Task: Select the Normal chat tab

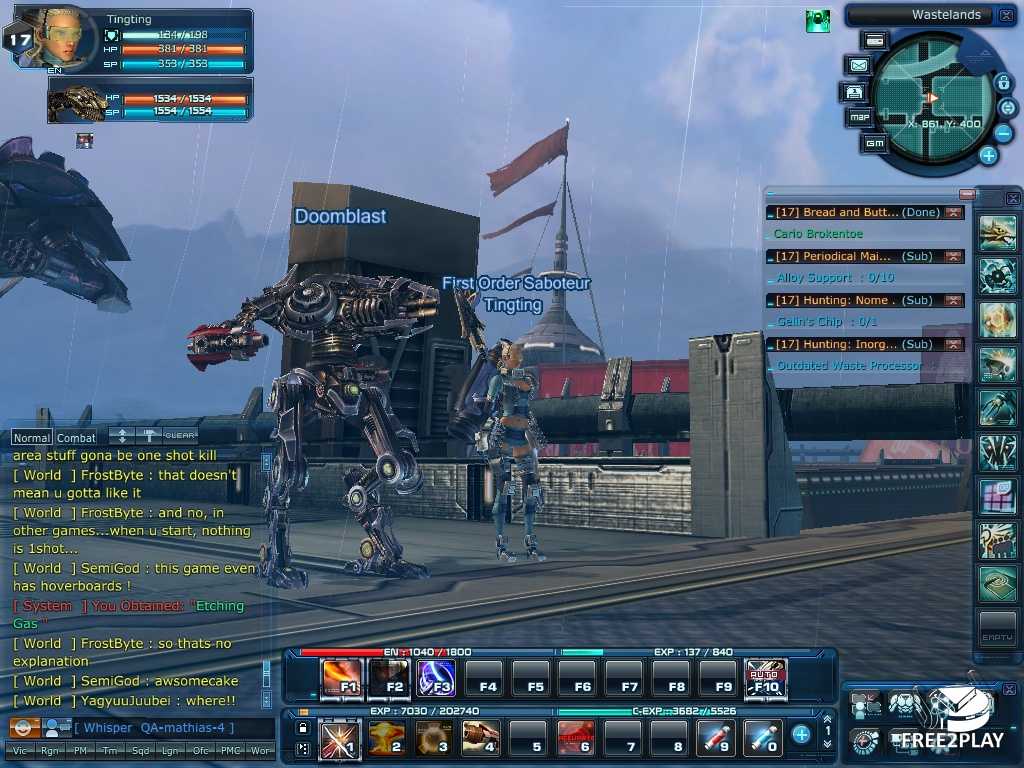Action: pyautogui.click(x=31, y=437)
